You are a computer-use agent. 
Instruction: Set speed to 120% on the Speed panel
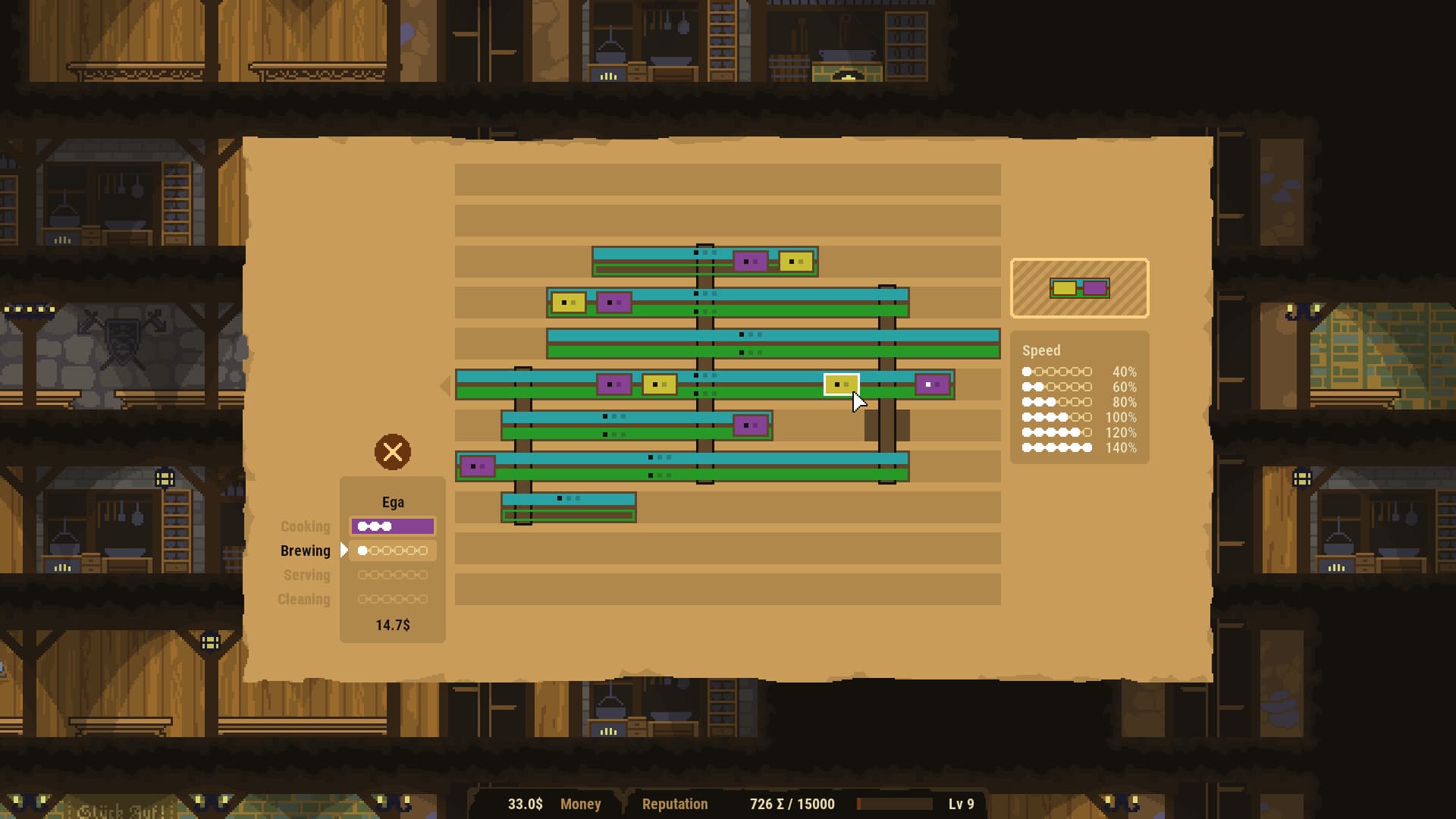click(x=1056, y=433)
